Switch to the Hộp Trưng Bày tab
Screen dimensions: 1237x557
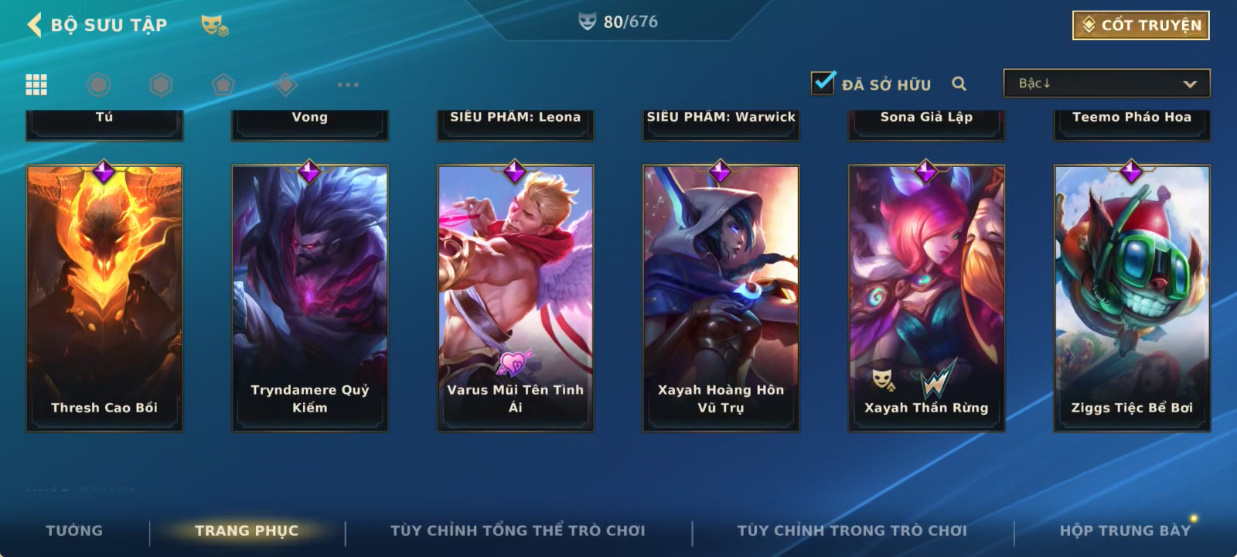tap(1125, 531)
